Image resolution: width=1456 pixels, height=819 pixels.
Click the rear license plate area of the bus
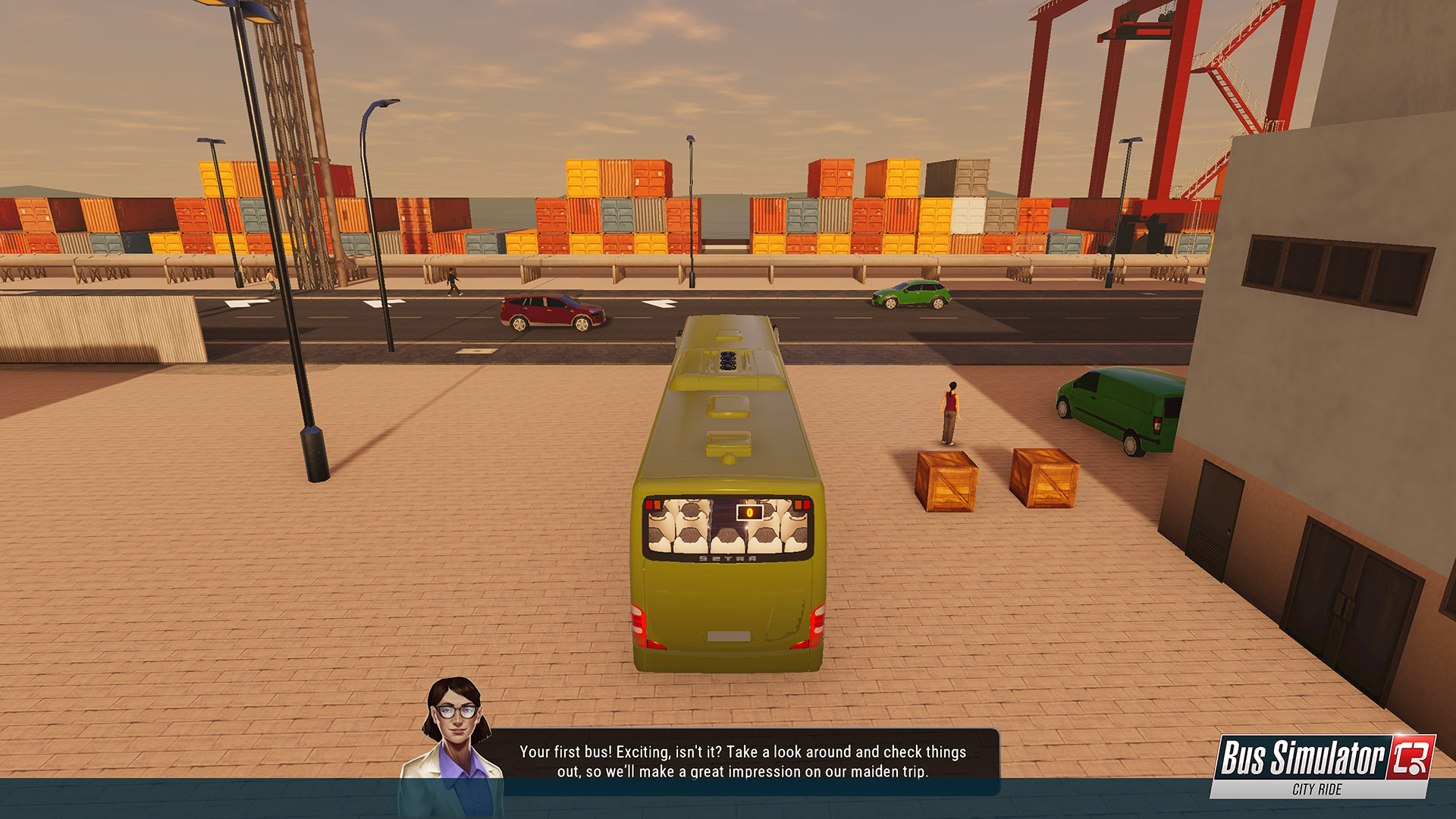(x=728, y=635)
